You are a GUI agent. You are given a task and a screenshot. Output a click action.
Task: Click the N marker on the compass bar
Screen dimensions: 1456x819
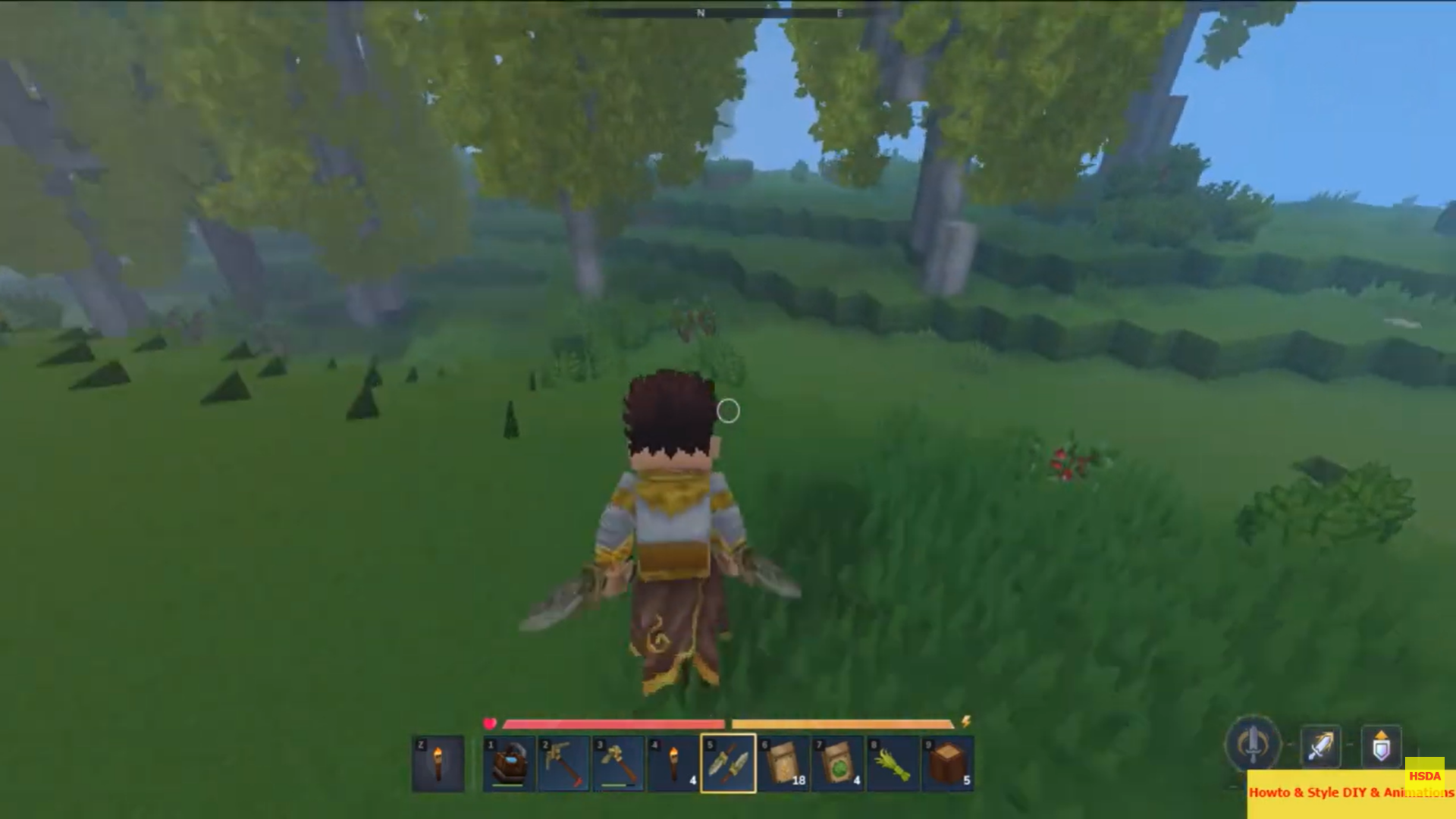click(701, 13)
